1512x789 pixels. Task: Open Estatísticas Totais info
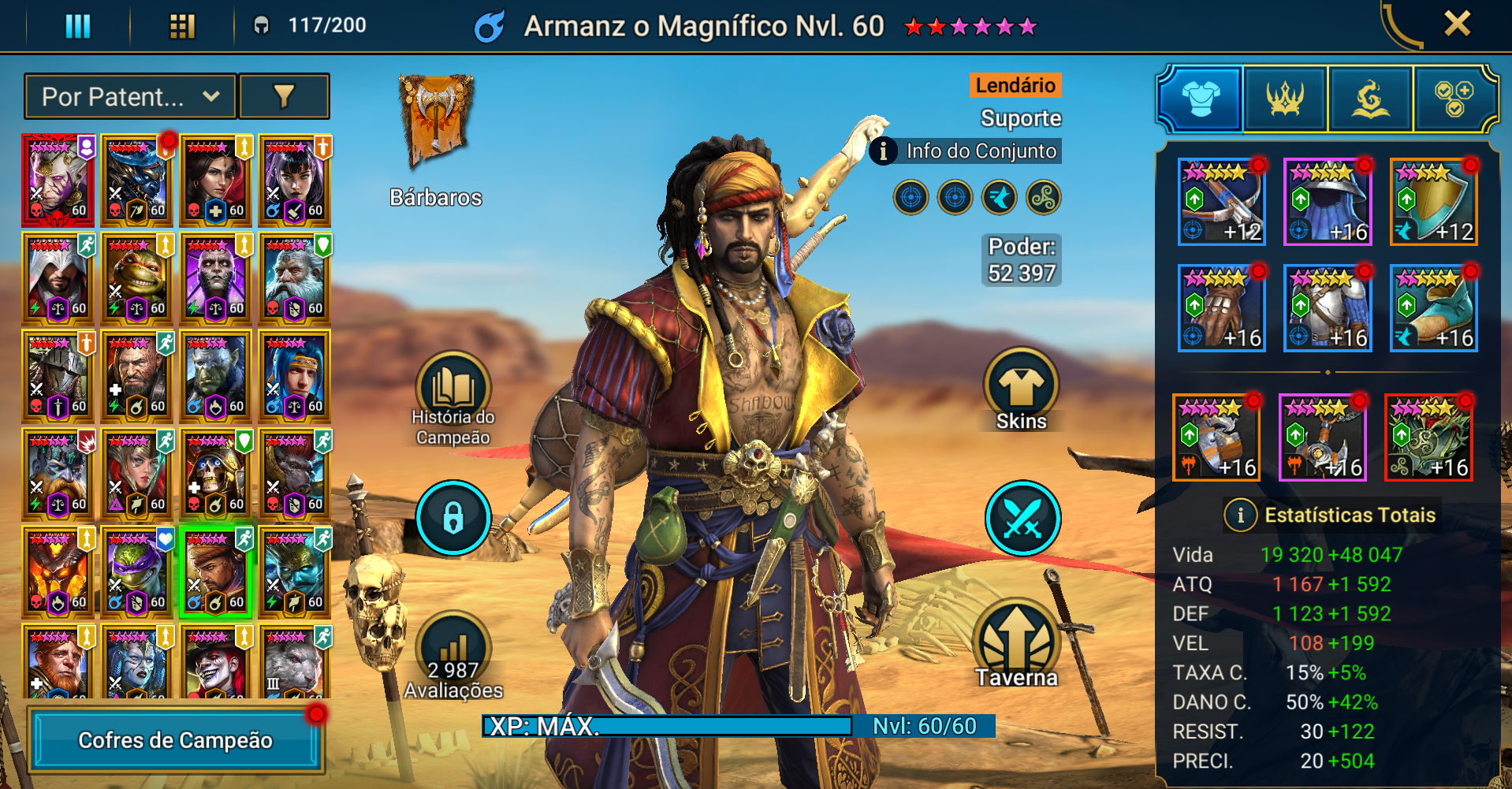[1241, 515]
